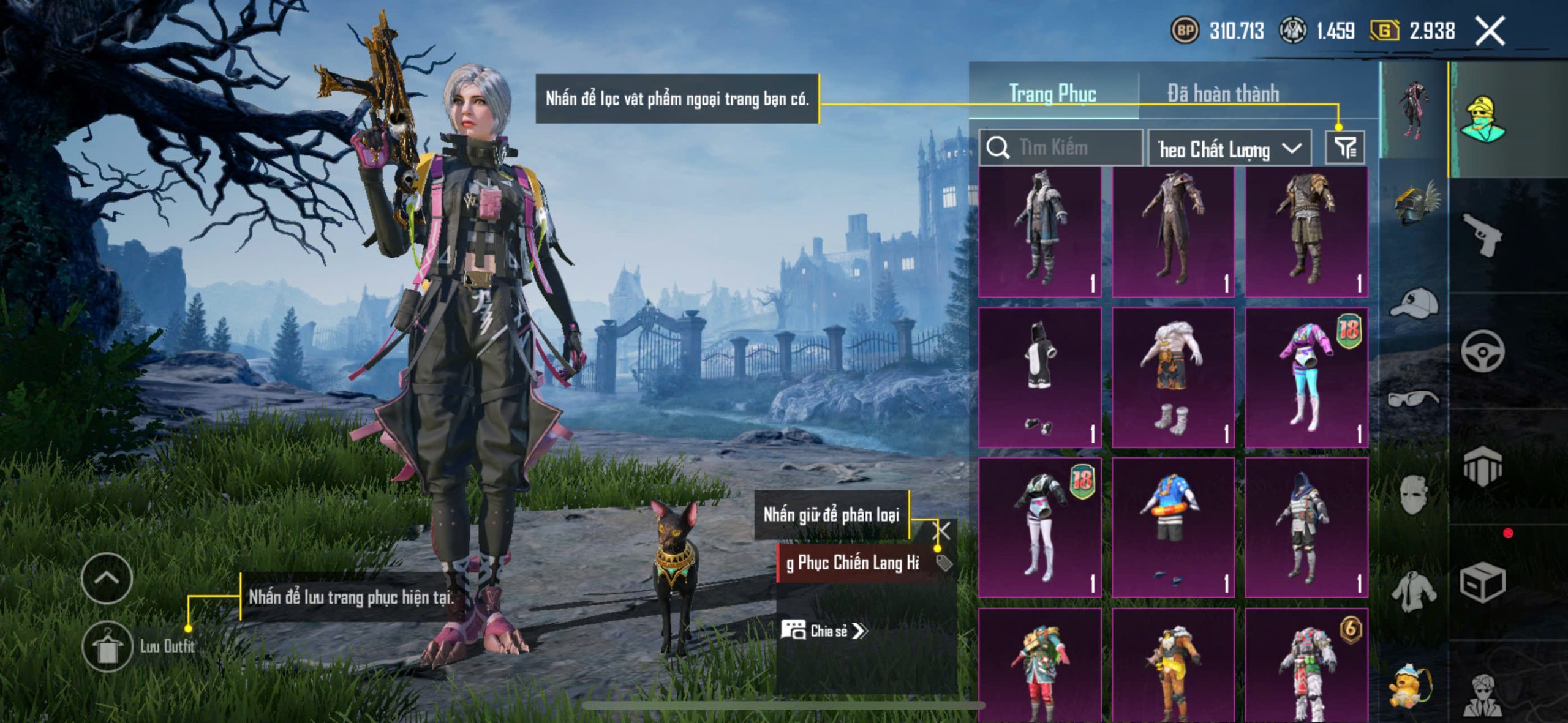This screenshot has height=723, width=1568.
Task: Open the Đã hoàn thành tab
Action: 1223,94
